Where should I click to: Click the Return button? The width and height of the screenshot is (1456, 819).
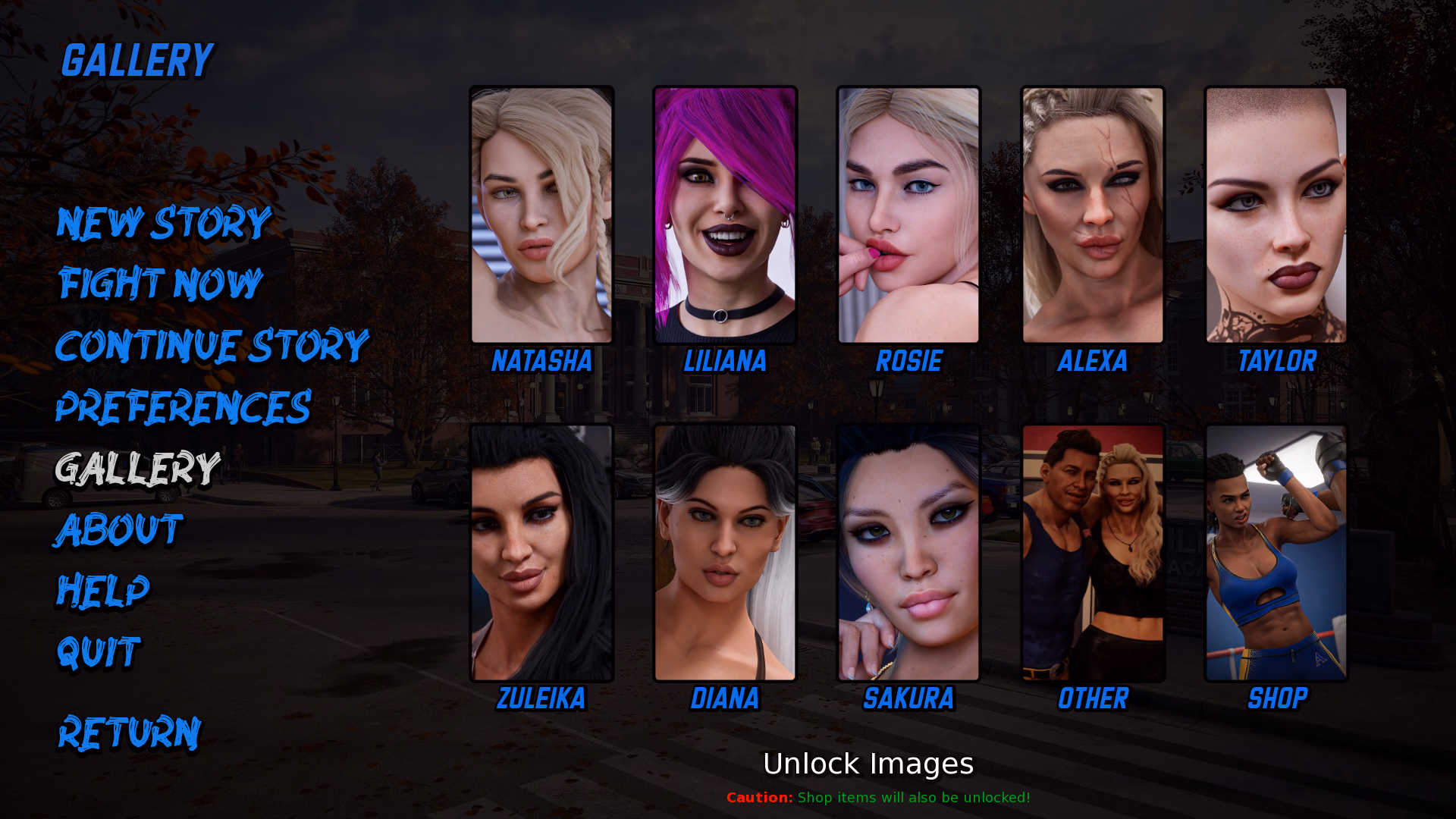pyautogui.click(x=130, y=733)
